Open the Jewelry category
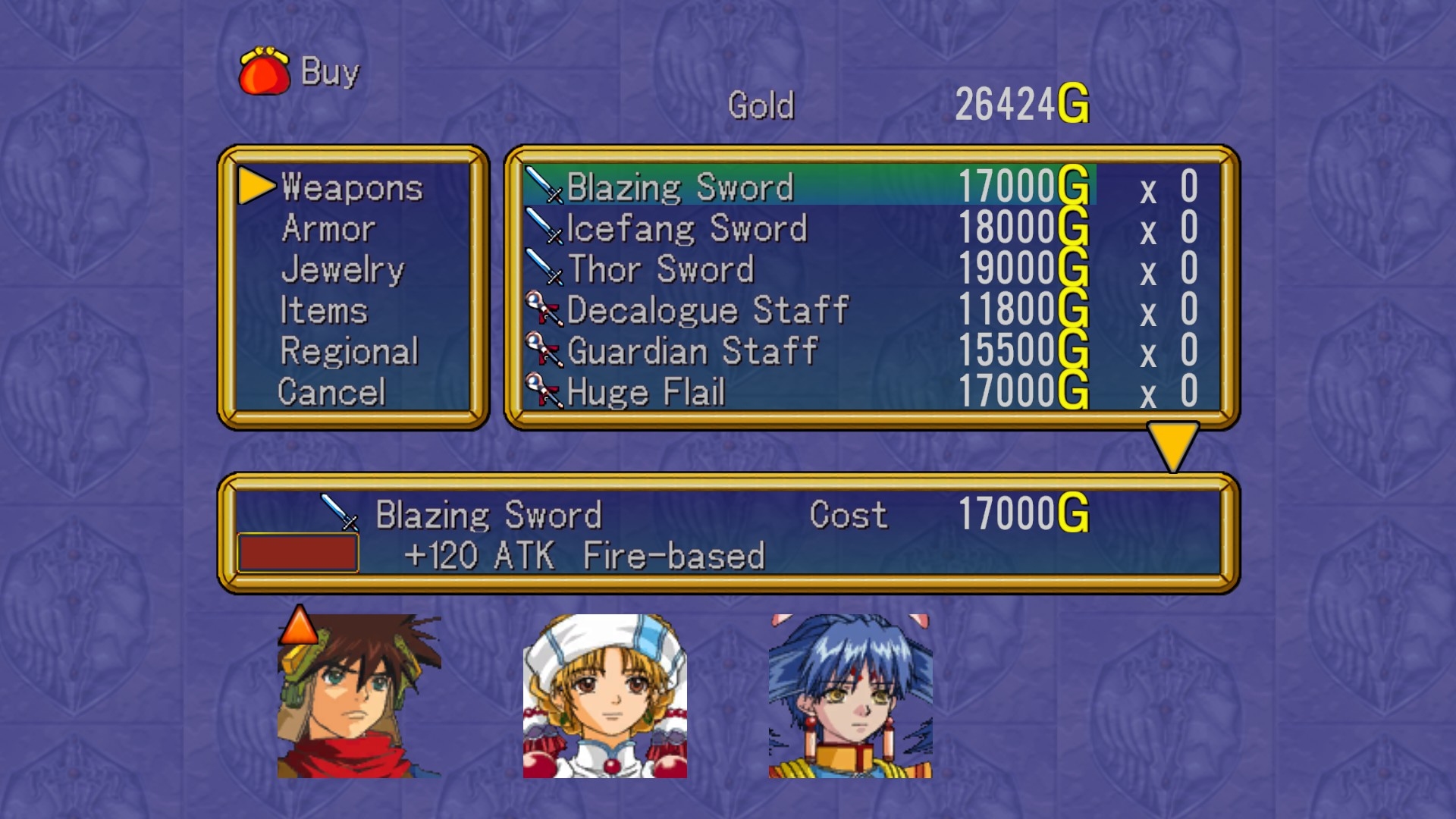The image size is (1456, 819). pyautogui.click(x=343, y=269)
